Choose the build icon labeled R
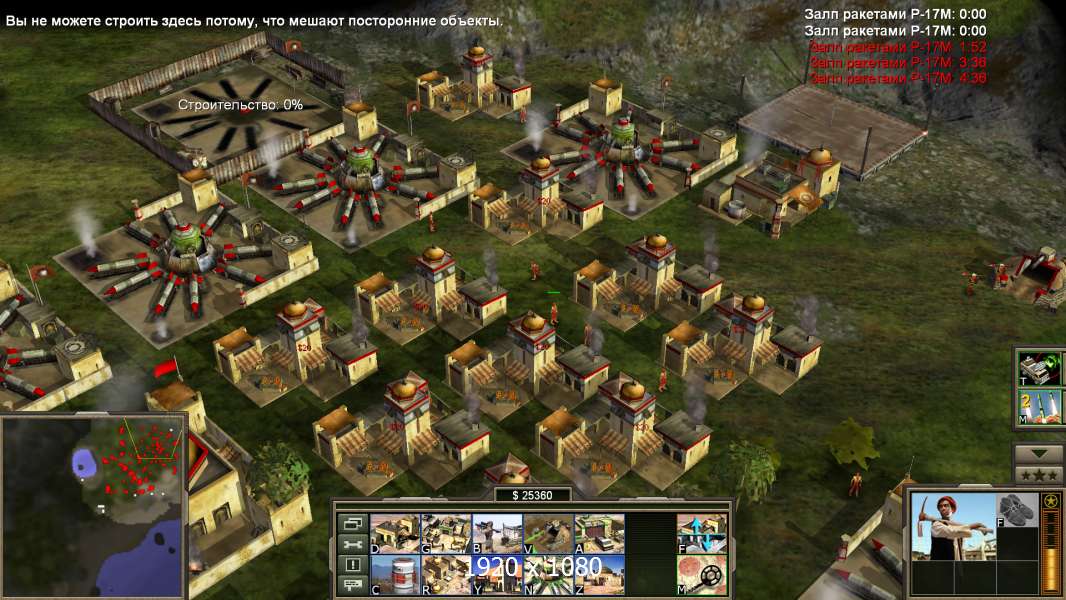 pos(446,574)
